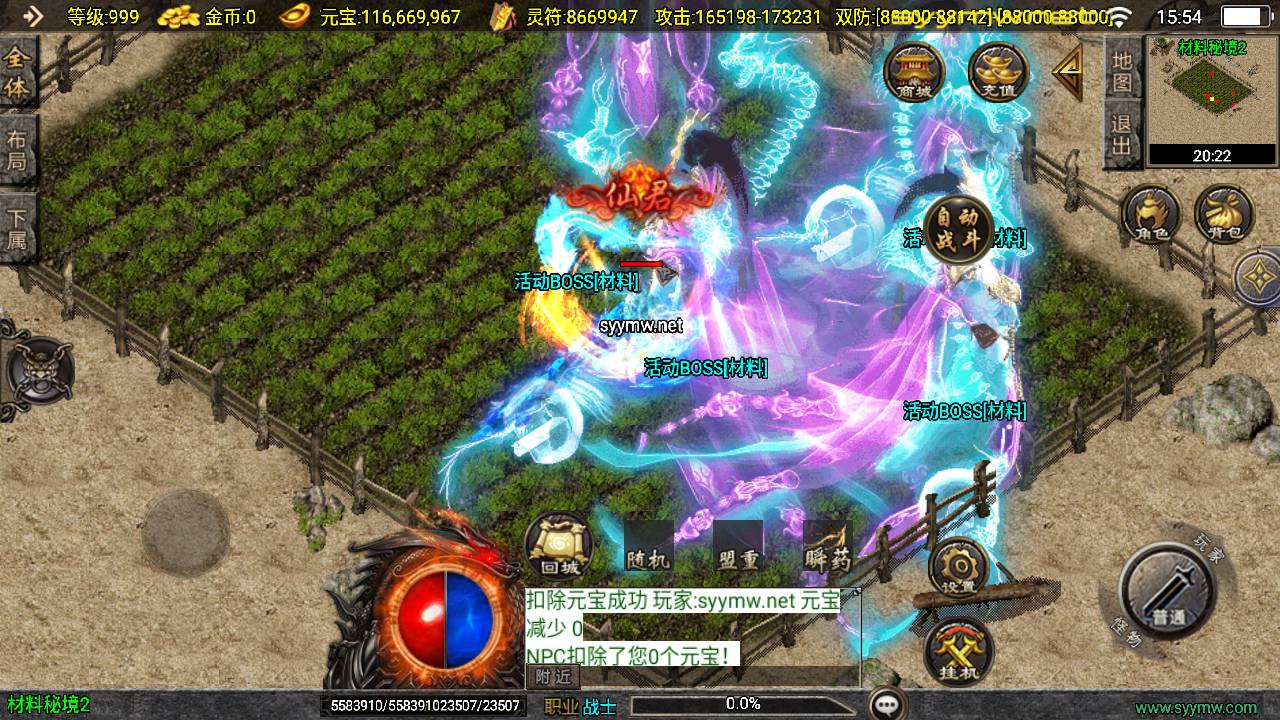Select the 下属 subordinates tab
The height and width of the screenshot is (720, 1280).
[x=18, y=228]
